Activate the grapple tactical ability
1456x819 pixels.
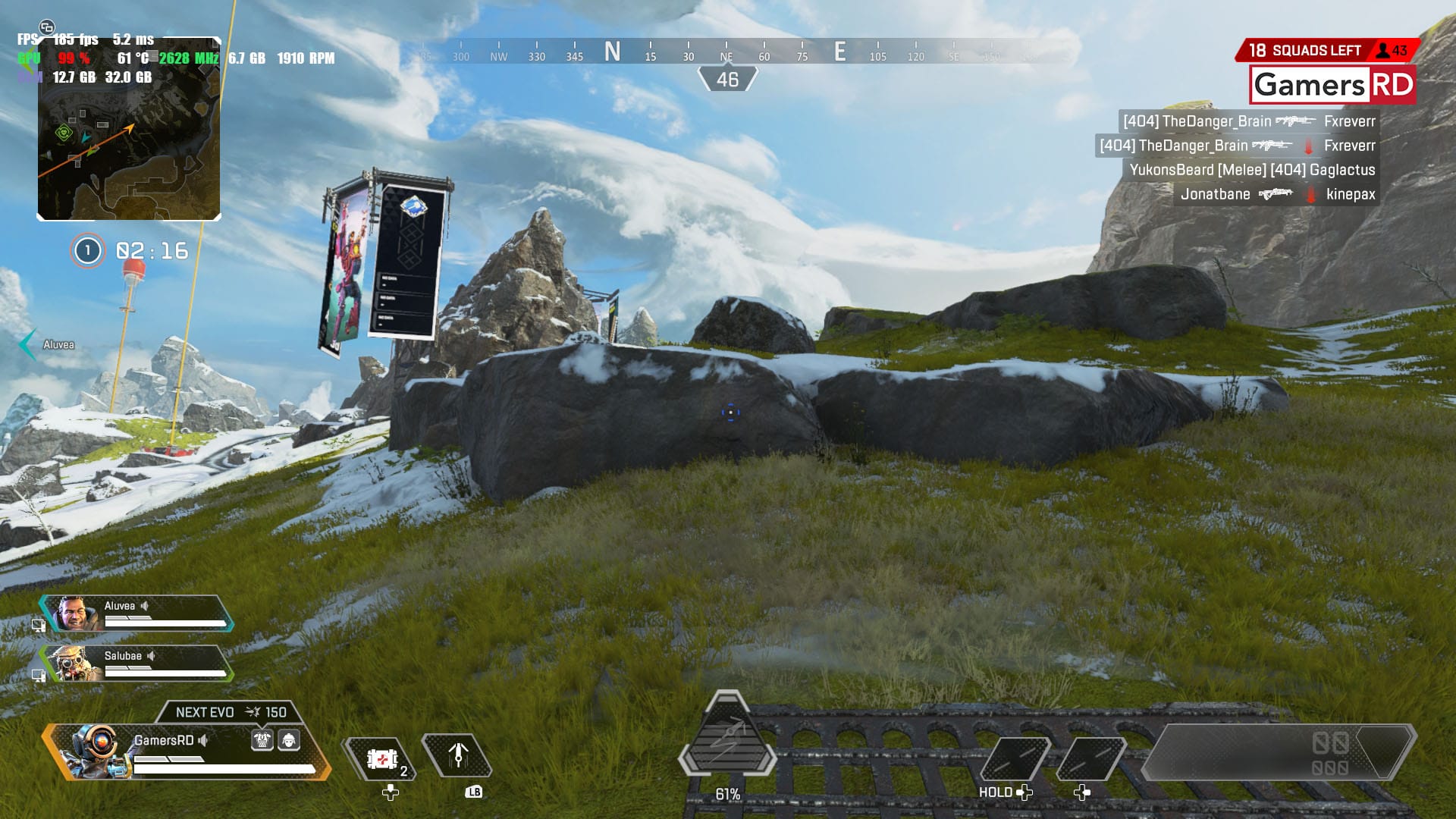[457, 755]
